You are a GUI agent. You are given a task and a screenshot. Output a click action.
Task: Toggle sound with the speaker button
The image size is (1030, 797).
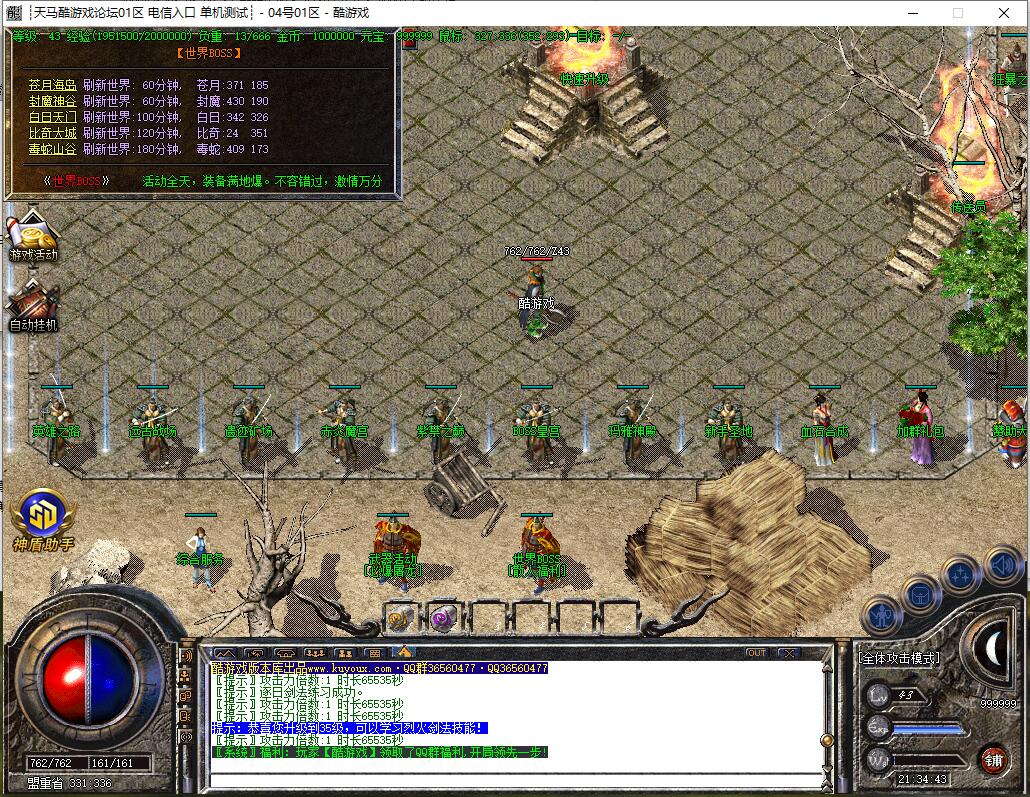pos(1001,566)
